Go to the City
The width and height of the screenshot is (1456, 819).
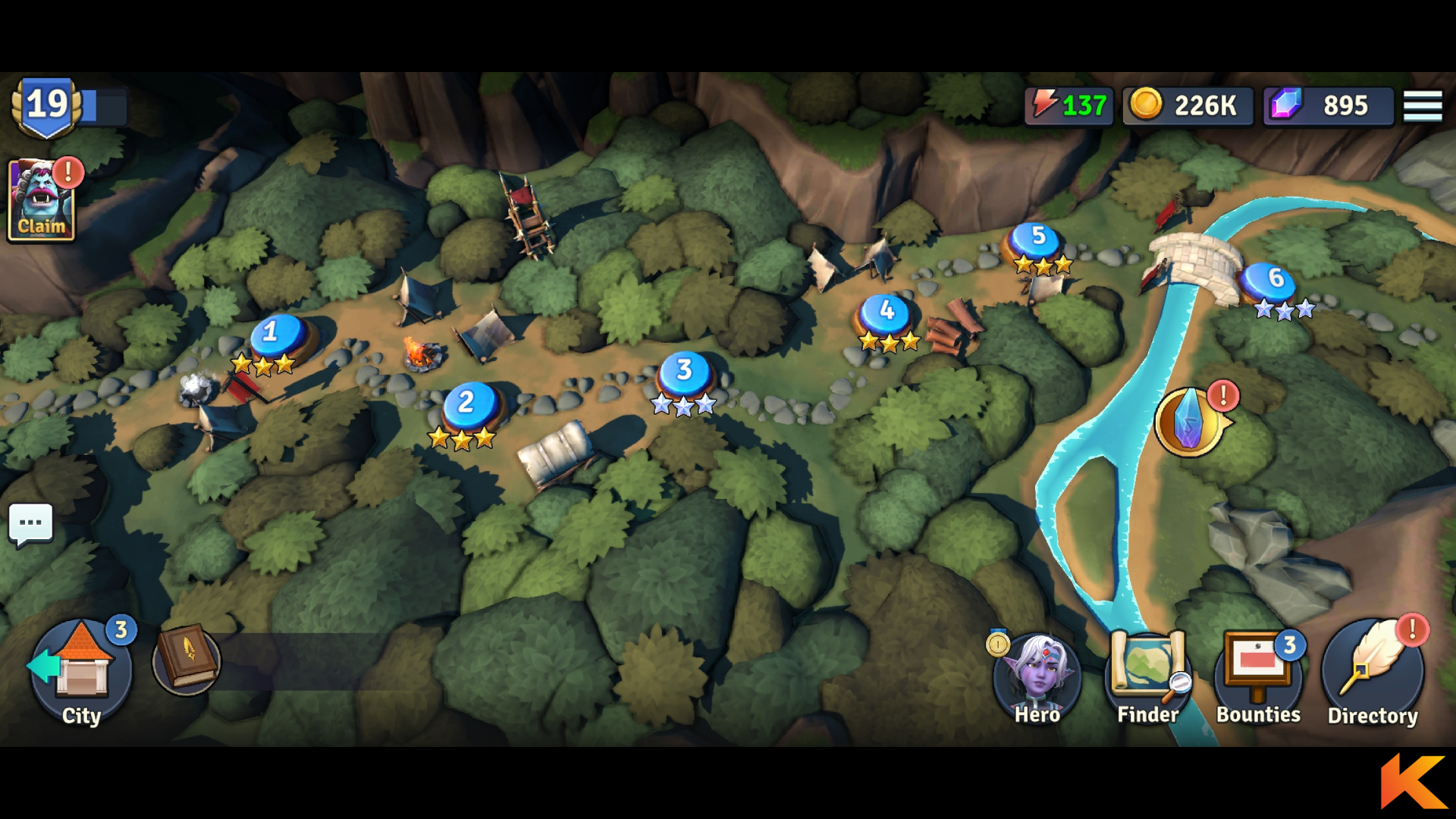[x=81, y=671]
